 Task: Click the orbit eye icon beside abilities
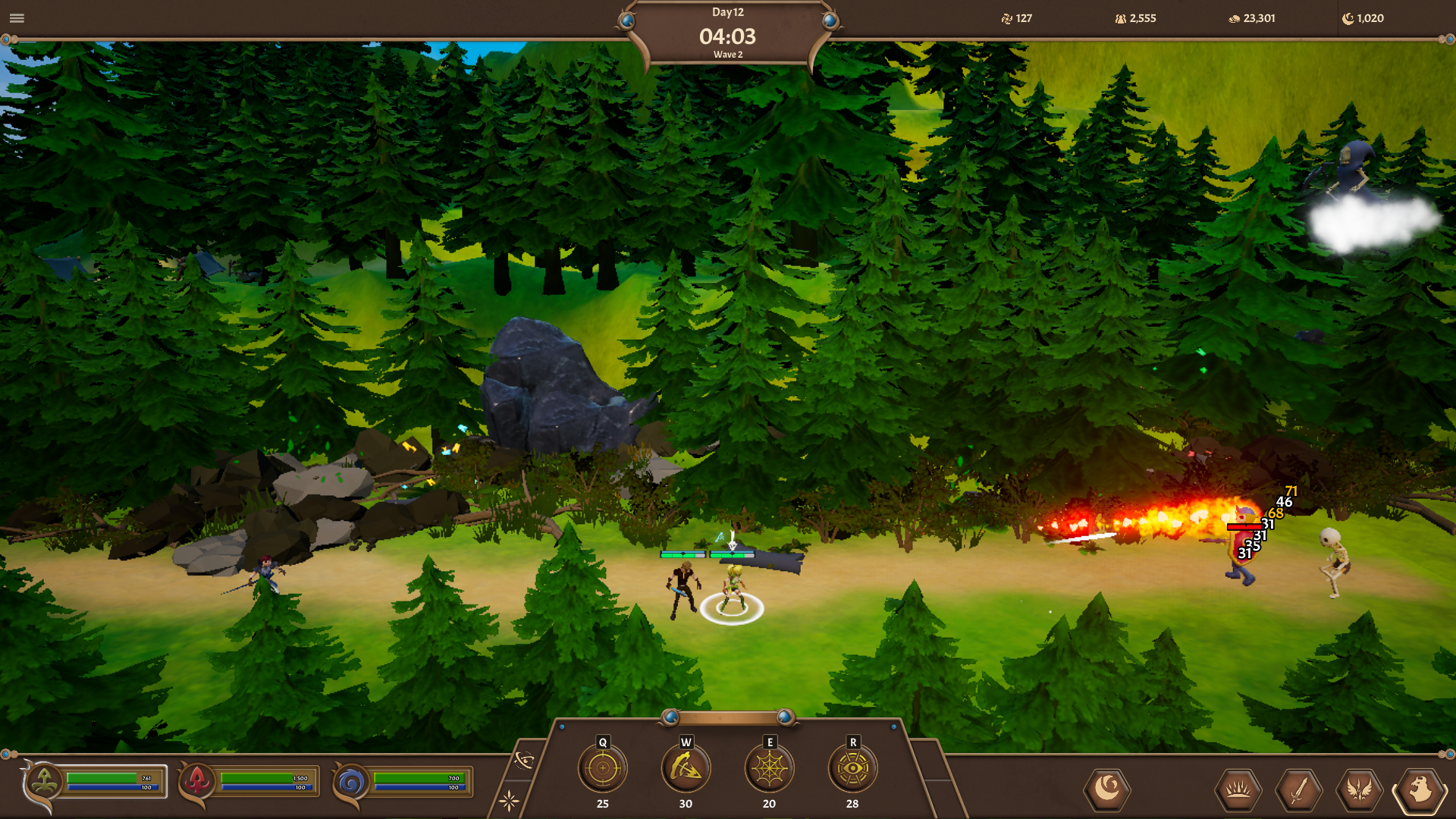[x=524, y=760]
